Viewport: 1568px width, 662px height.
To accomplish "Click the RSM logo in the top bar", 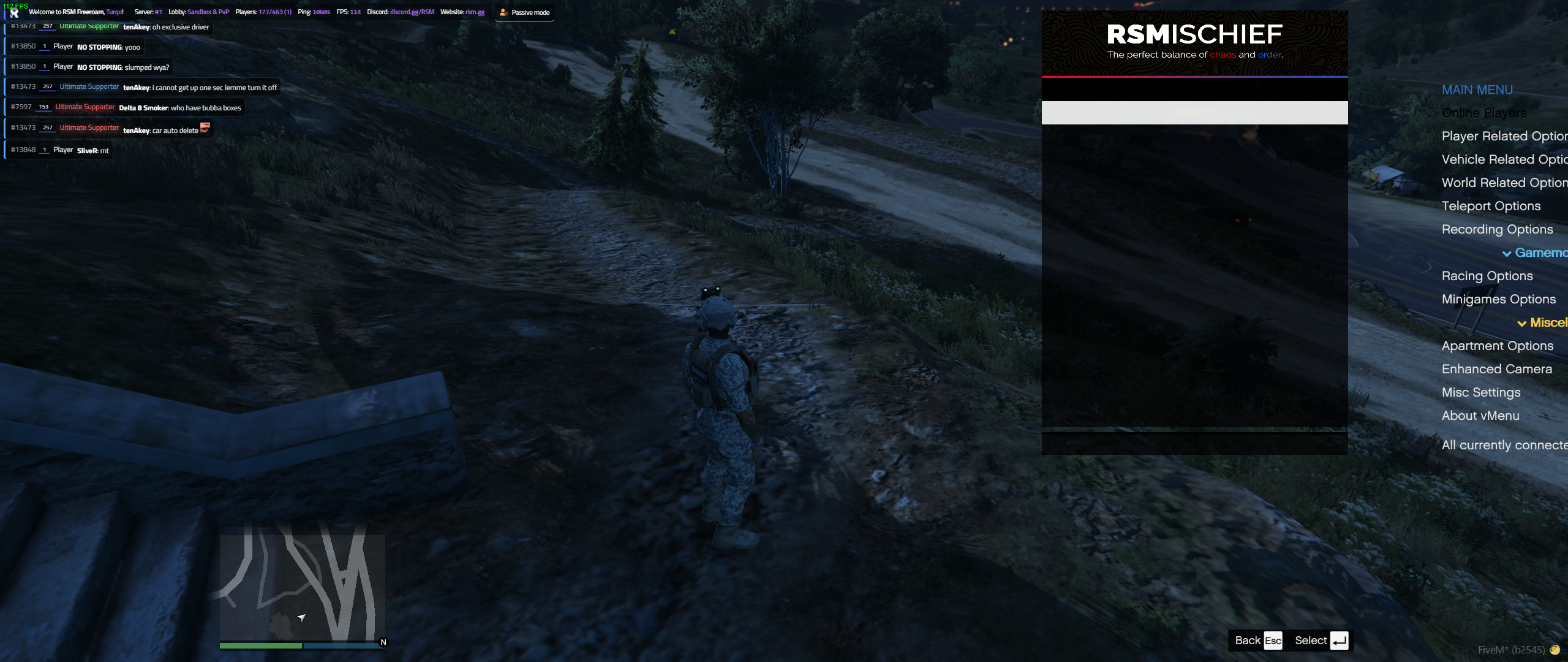I will 13,11.
